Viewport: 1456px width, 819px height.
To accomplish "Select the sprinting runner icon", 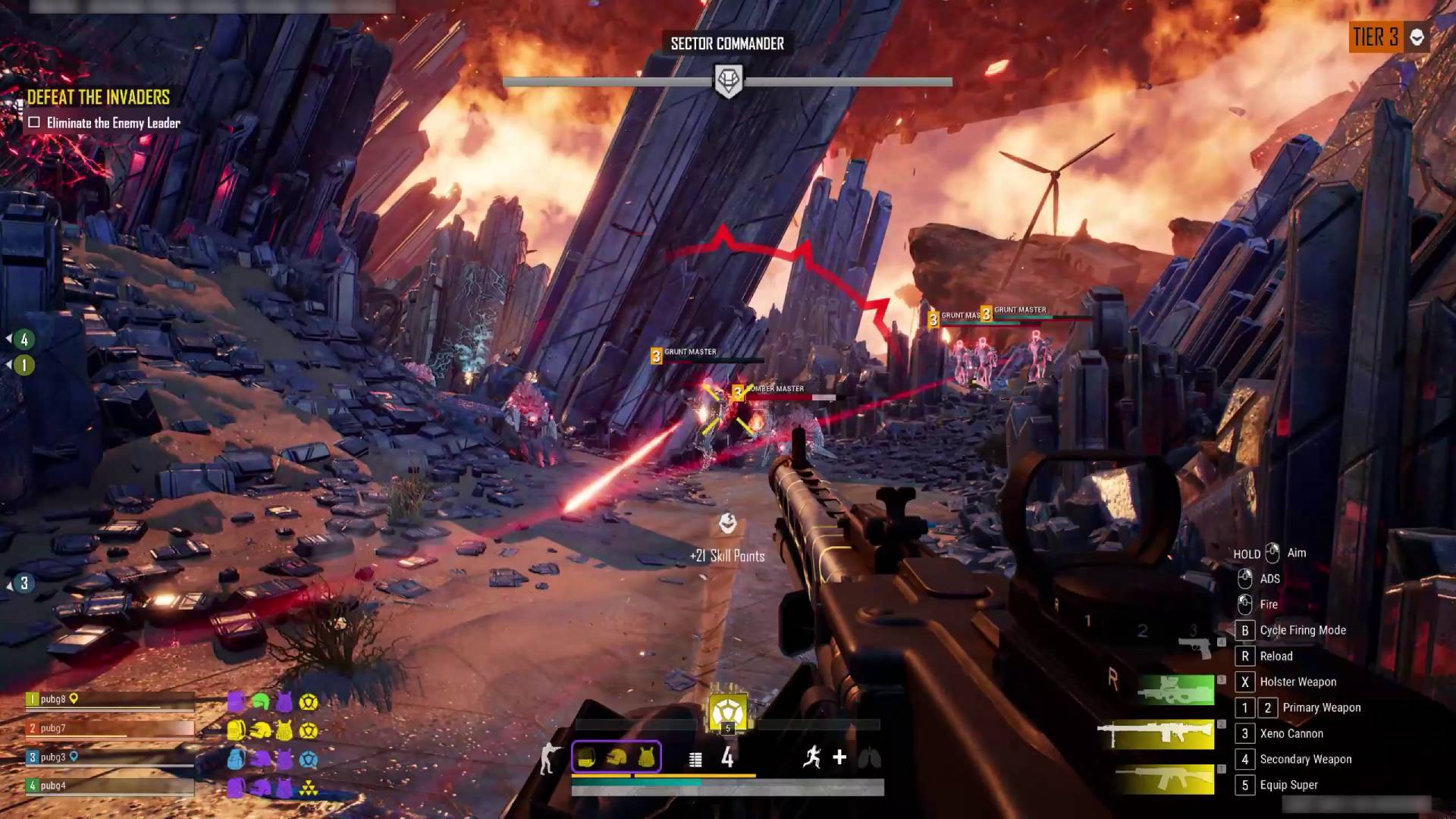I will click(813, 757).
